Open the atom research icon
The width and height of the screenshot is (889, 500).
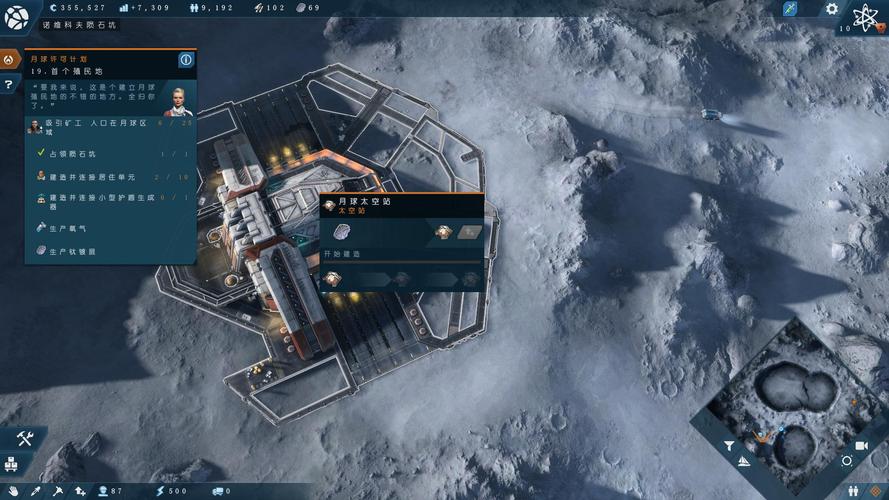(865, 17)
